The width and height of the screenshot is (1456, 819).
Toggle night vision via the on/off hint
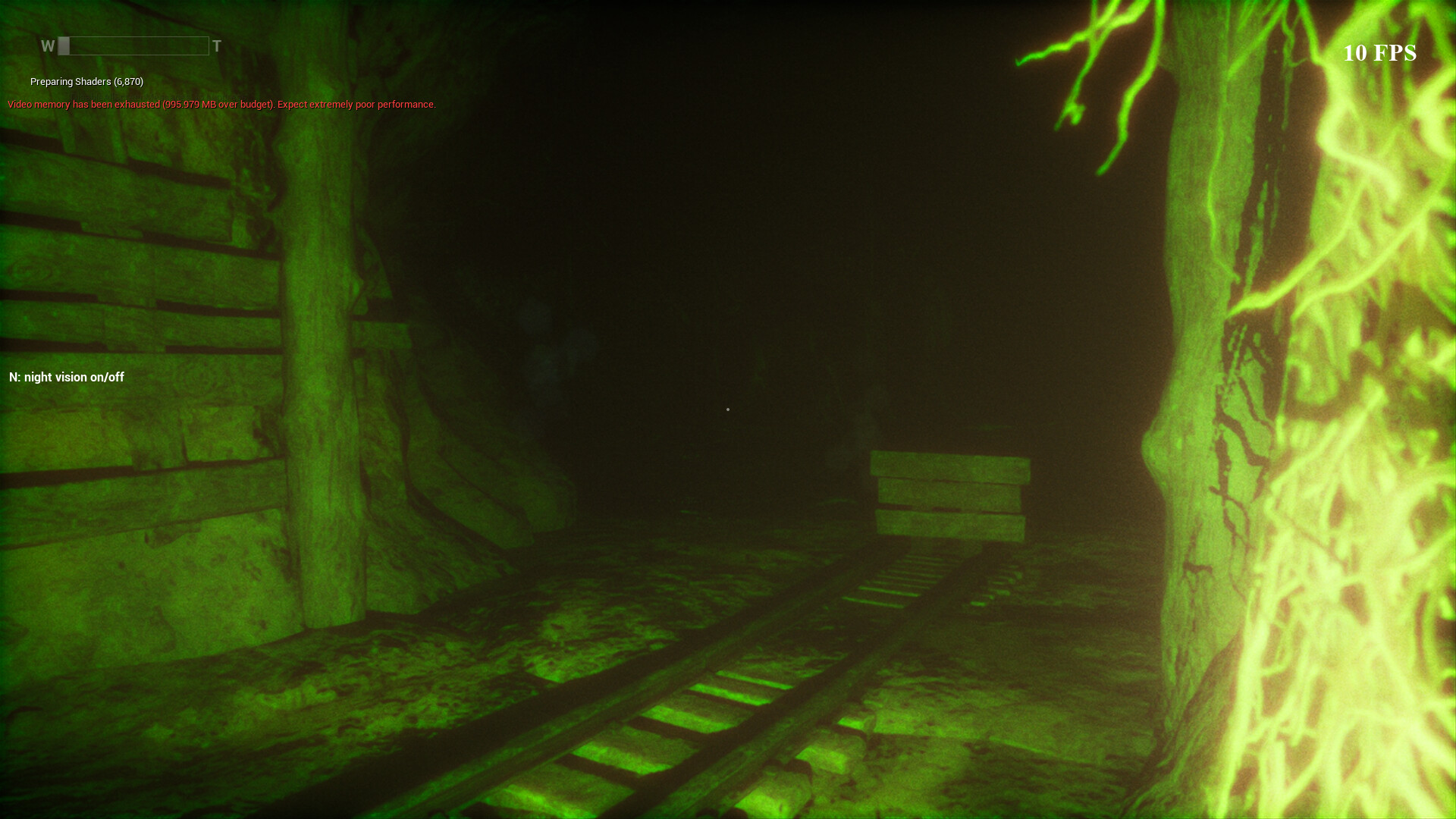pos(66,377)
